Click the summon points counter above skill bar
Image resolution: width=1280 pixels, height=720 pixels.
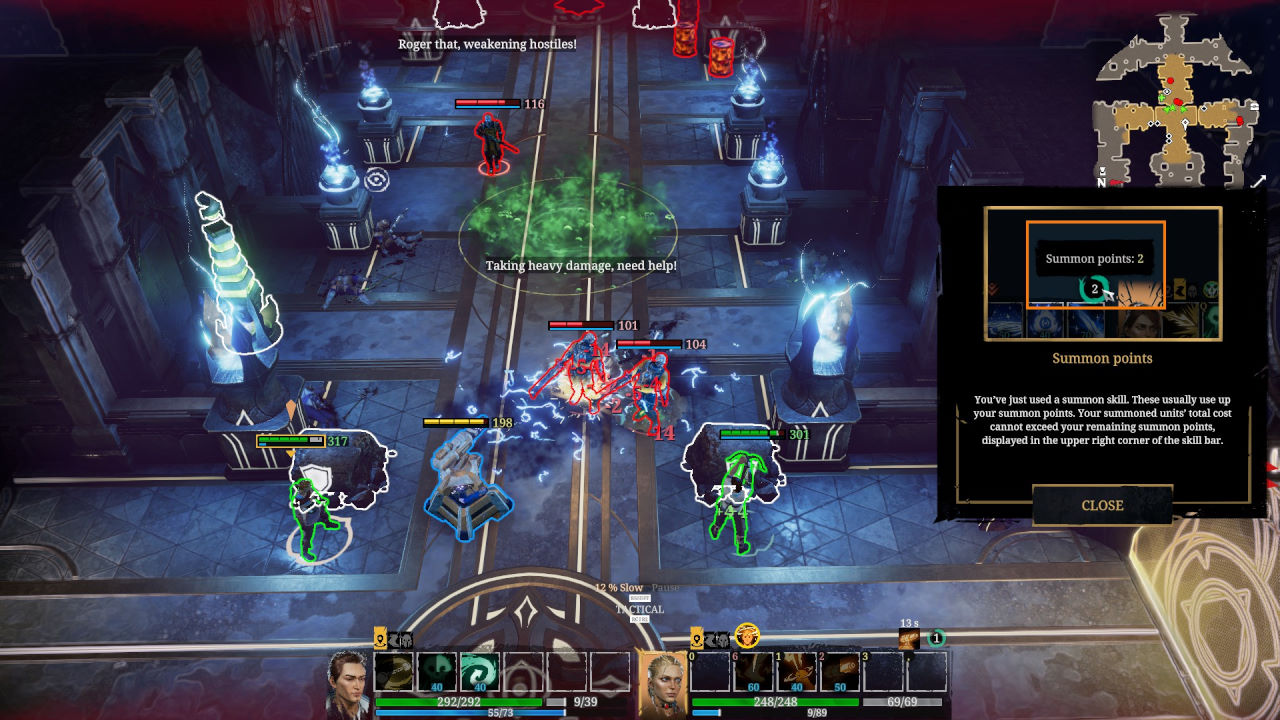[936, 638]
